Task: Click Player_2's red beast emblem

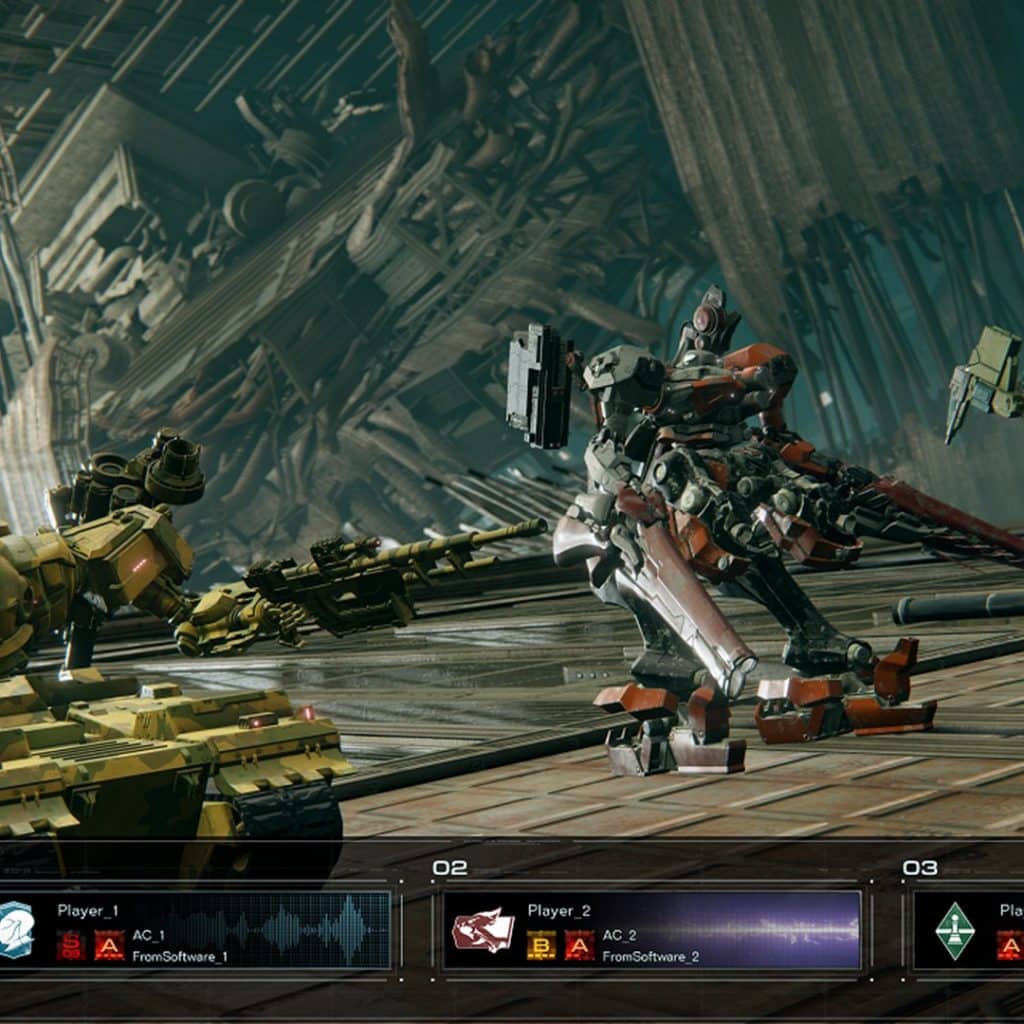Action: point(483,930)
